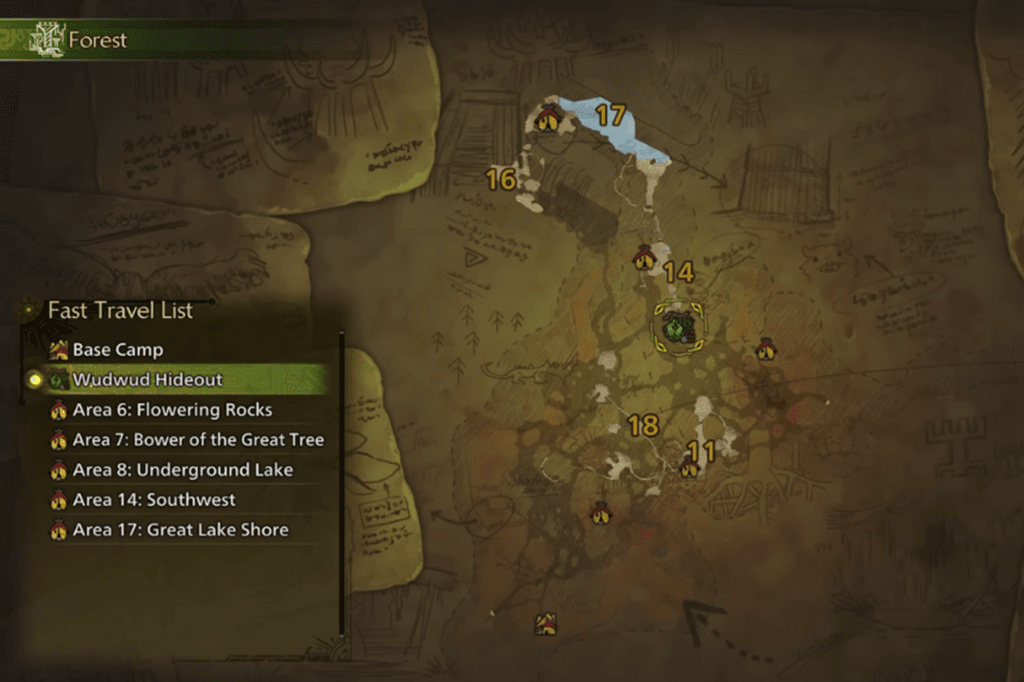Select Area 8: Underground Lake entry
This screenshot has height=682, width=1024.
(x=182, y=470)
